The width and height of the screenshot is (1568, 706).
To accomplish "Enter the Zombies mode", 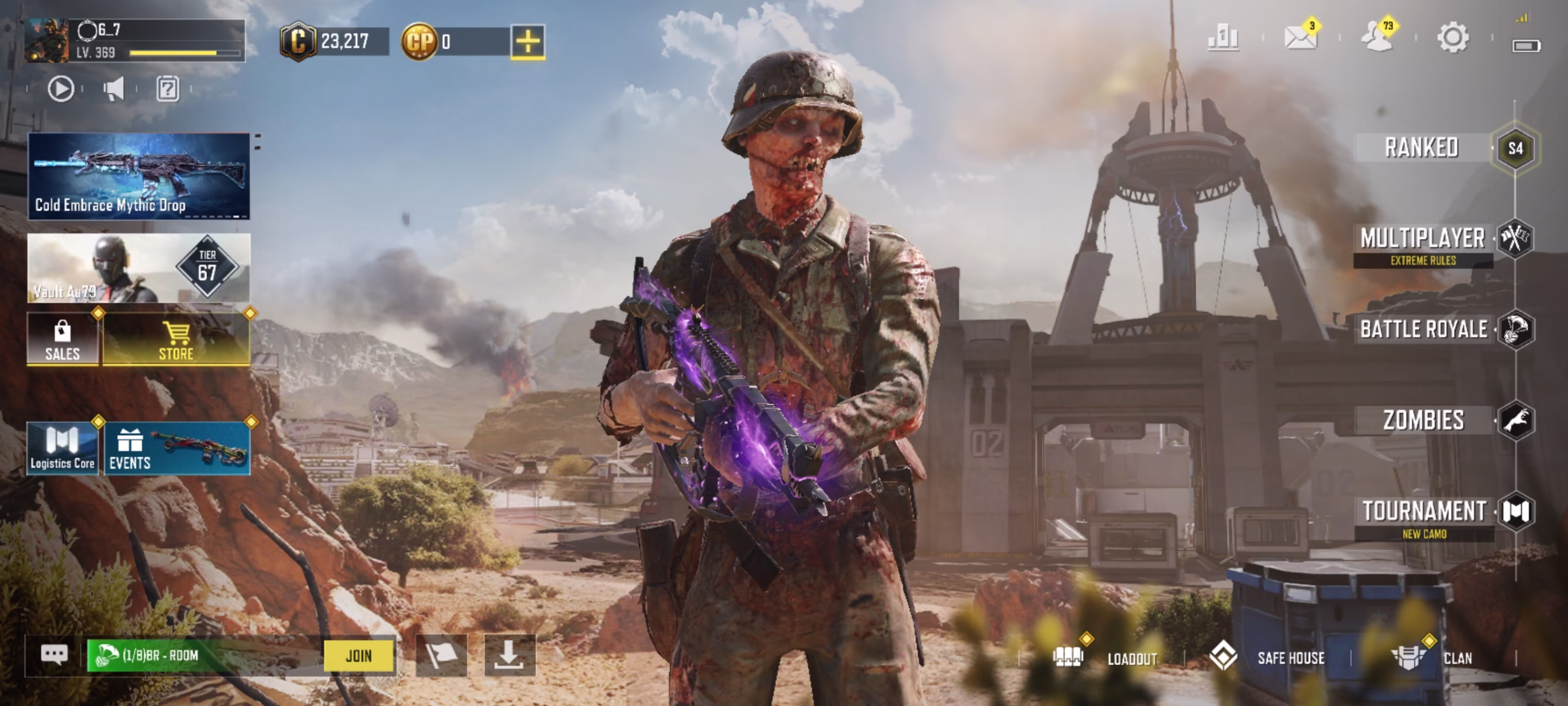I will pyautogui.click(x=1423, y=420).
